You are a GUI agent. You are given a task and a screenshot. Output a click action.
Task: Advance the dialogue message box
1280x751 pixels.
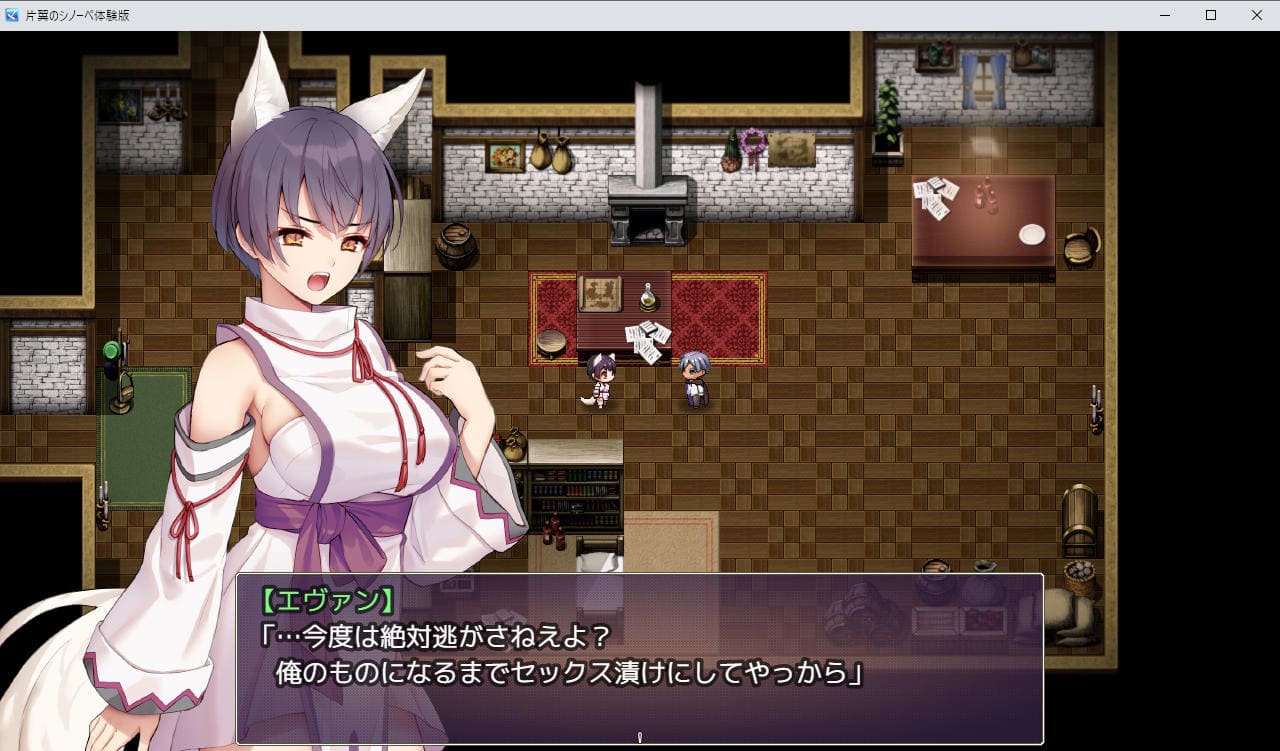click(640, 658)
